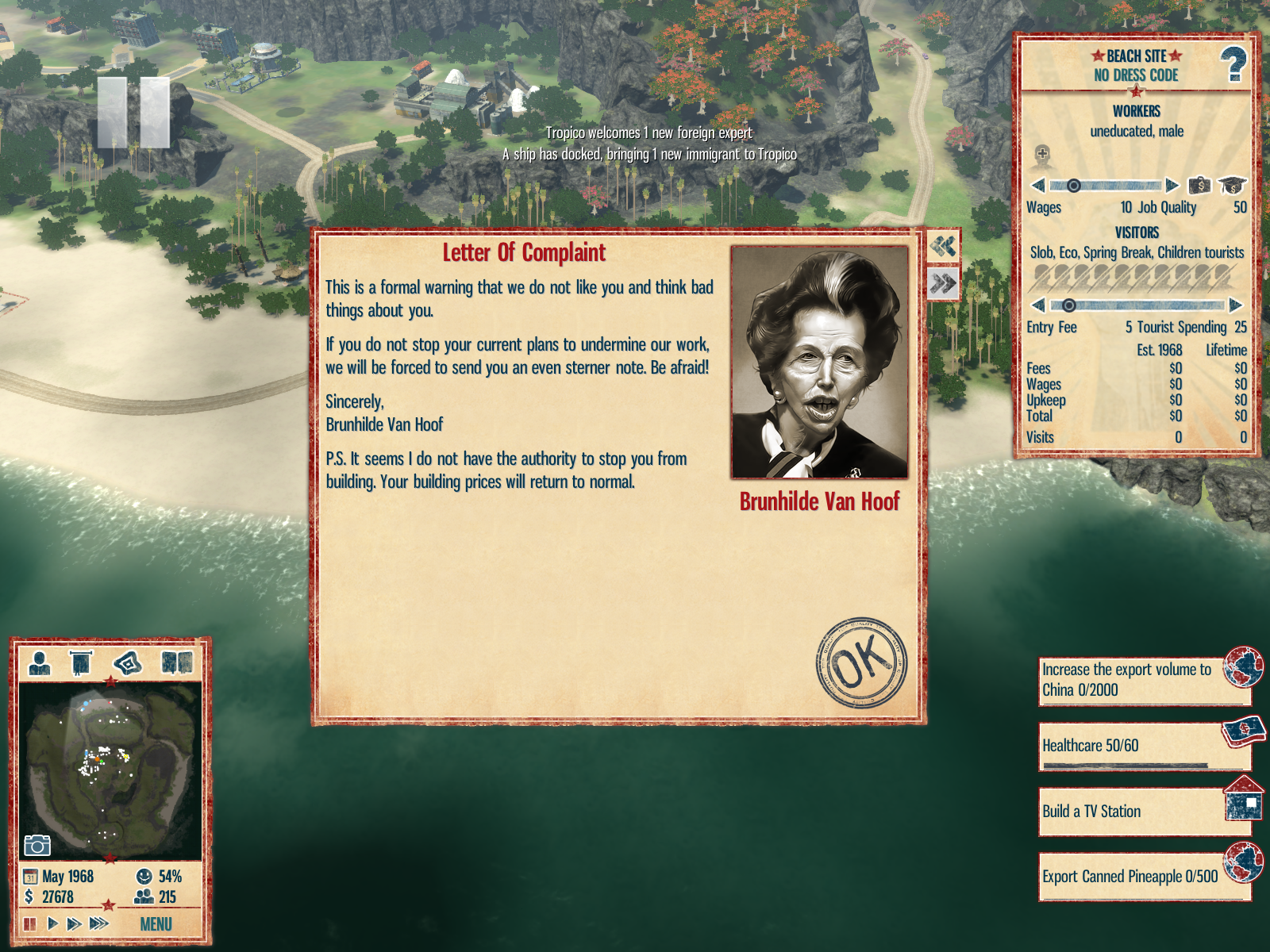This screenshot has height=952, width=1270.
Task: Click the minimap camera icon
Action: pos(37,846)
